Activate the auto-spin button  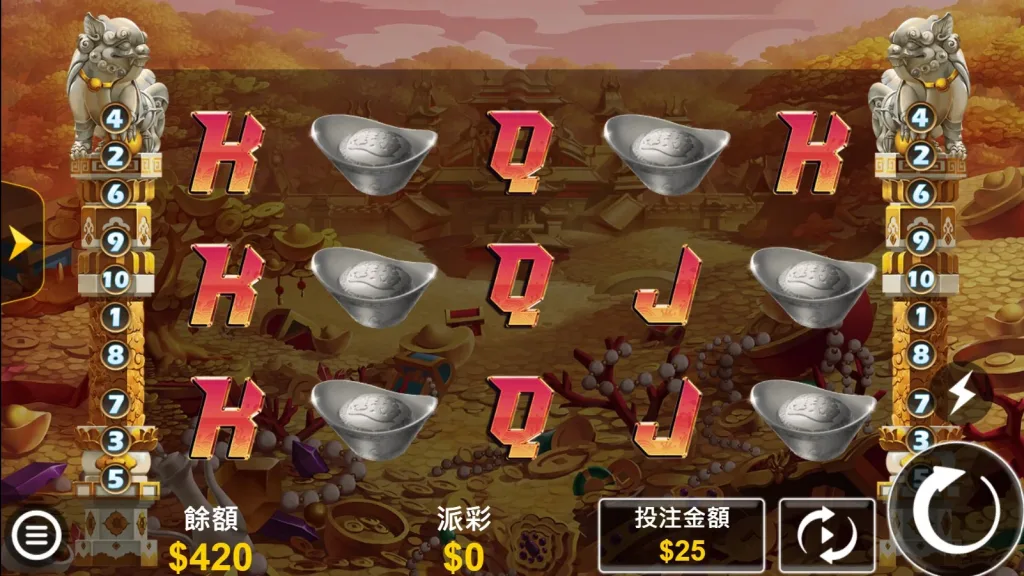(826, 535)
